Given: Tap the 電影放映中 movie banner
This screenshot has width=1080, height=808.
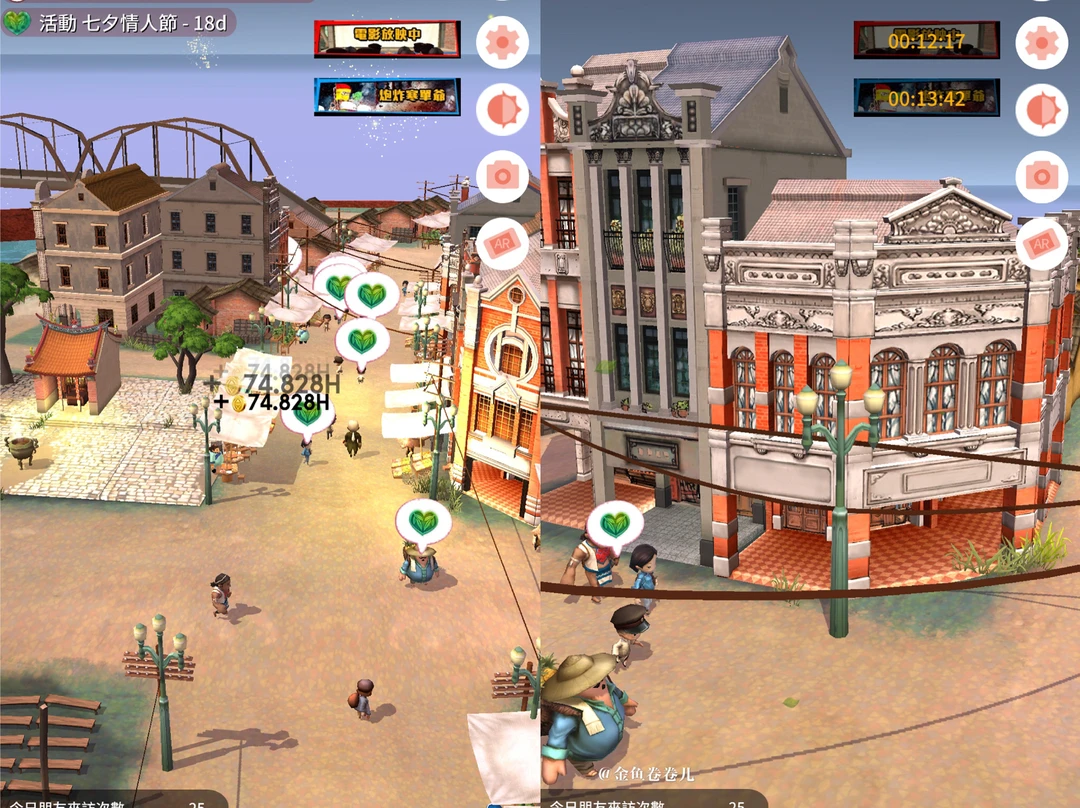Looking at the screenshot, I should point(387,39).
